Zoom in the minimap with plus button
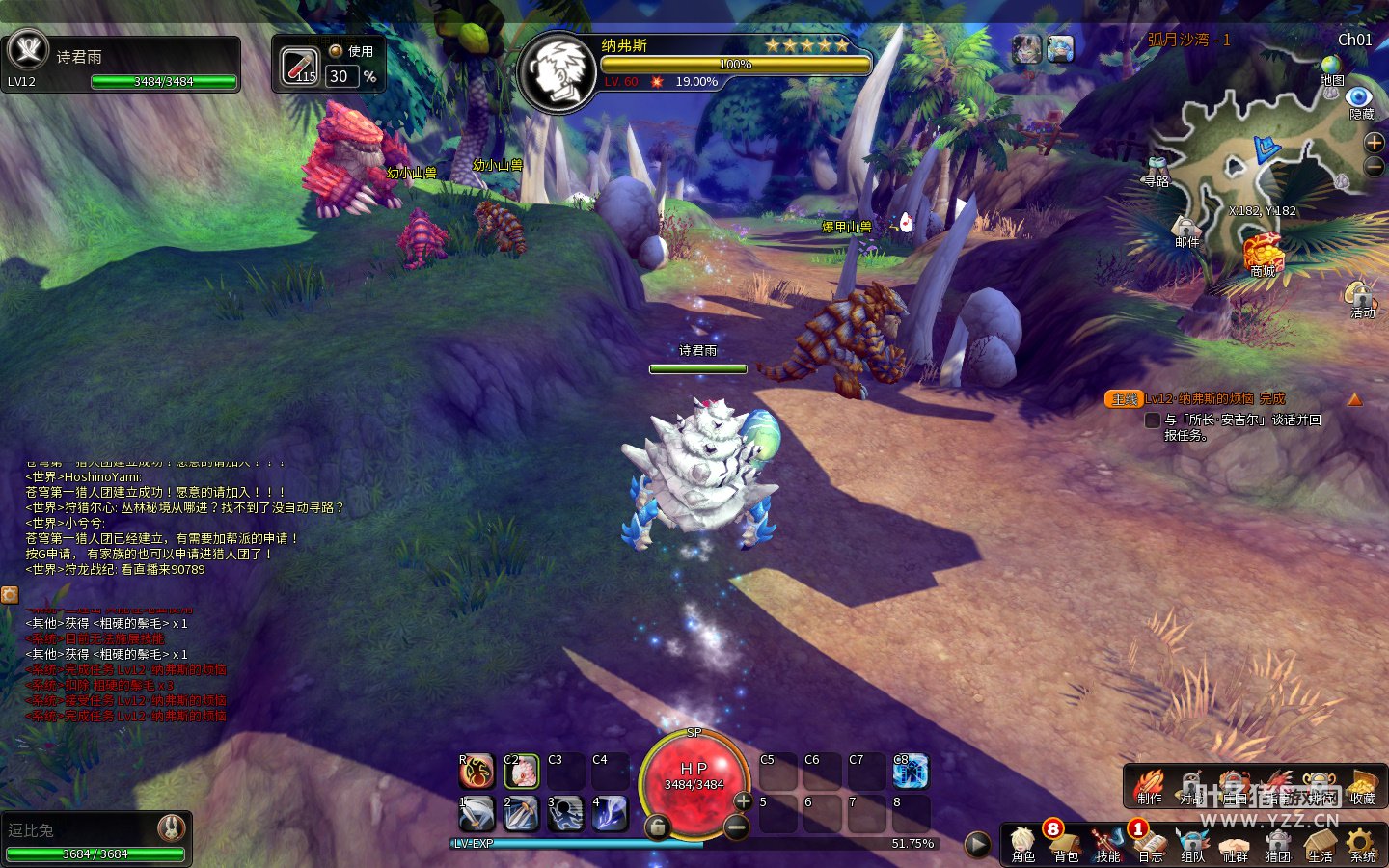1389x868 pixels. click(1374, 143)
